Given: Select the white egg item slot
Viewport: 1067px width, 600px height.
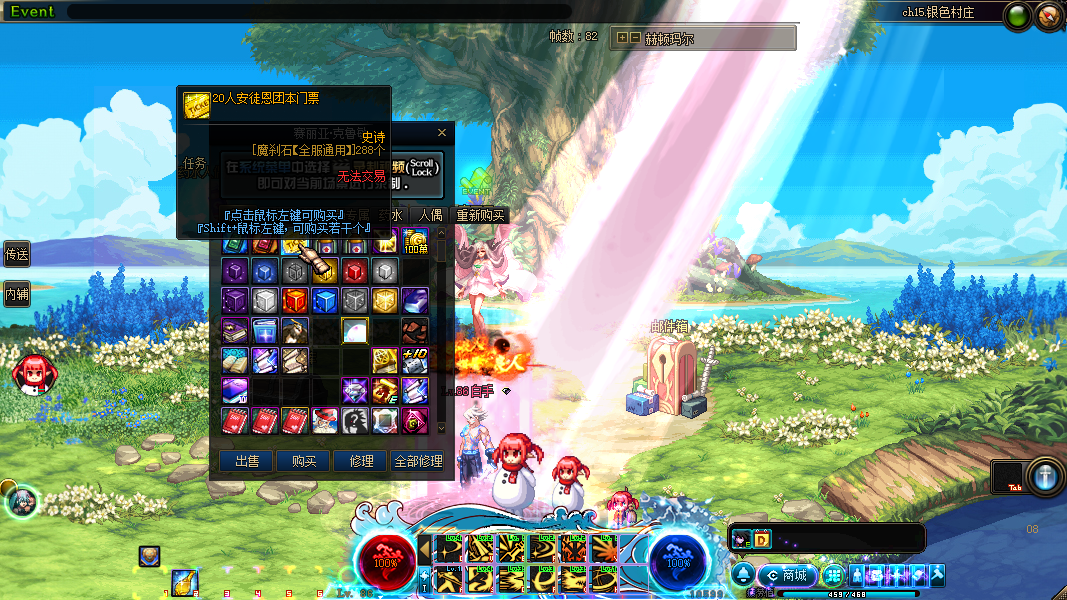Looking at the screenshot, I should coord(355,331).
